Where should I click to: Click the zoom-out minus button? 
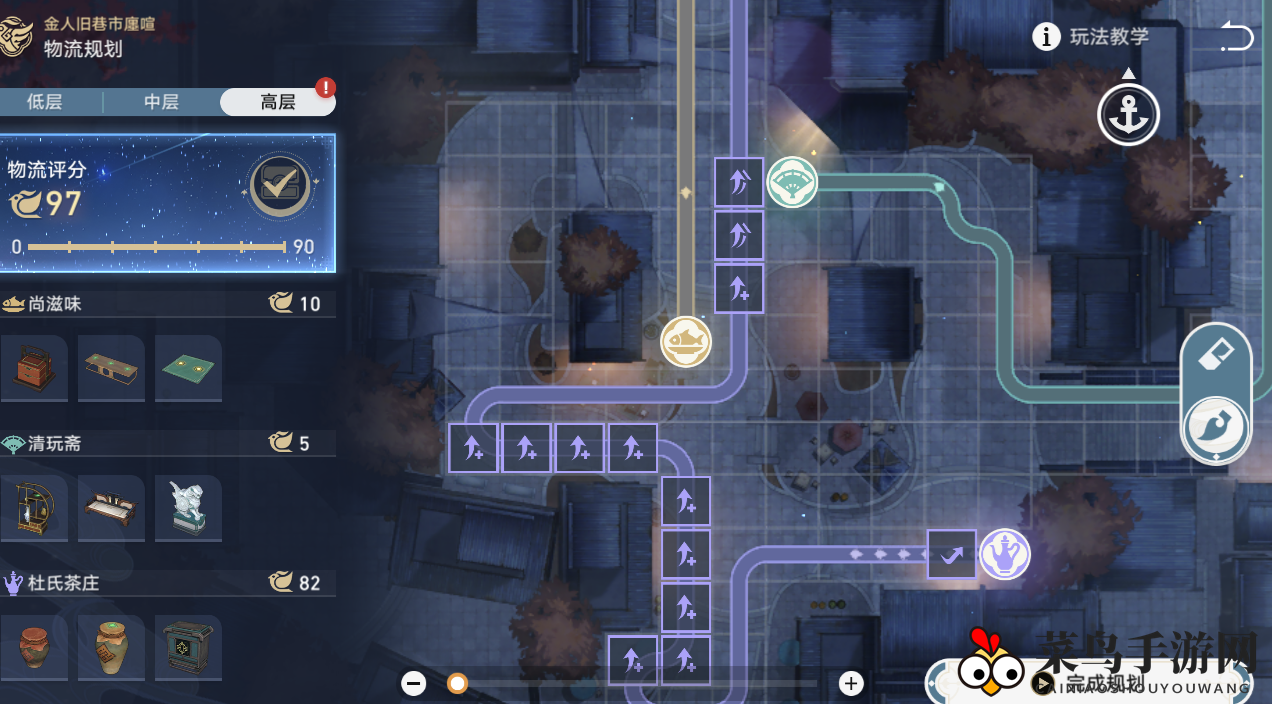[414, 684]
